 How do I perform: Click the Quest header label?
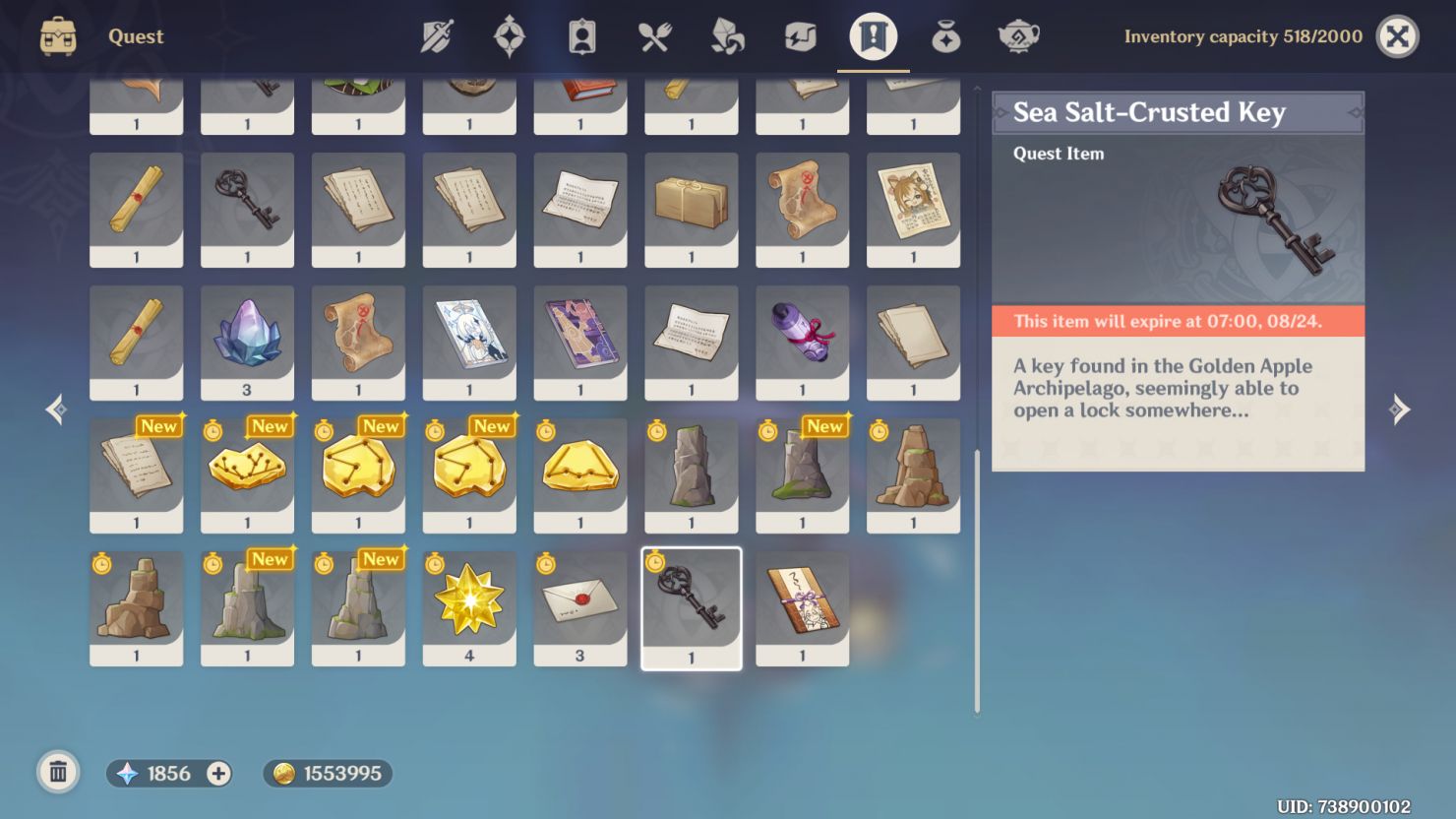135,36
